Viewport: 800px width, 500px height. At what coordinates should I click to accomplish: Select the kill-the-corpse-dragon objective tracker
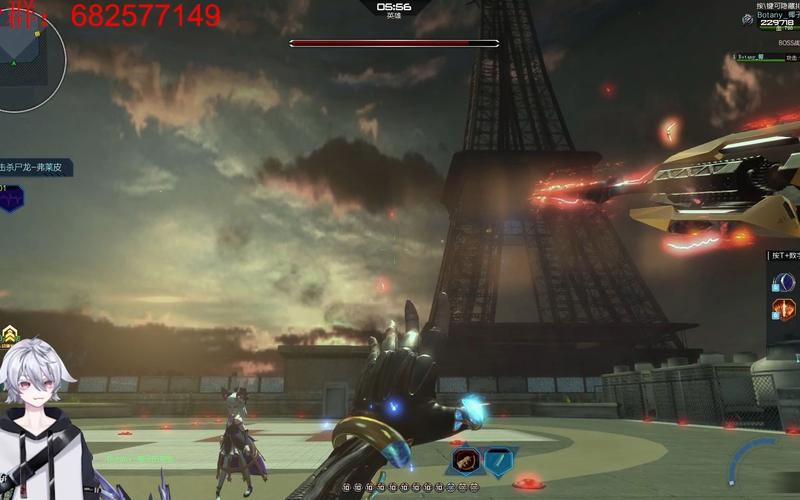[x=34, y=167]
